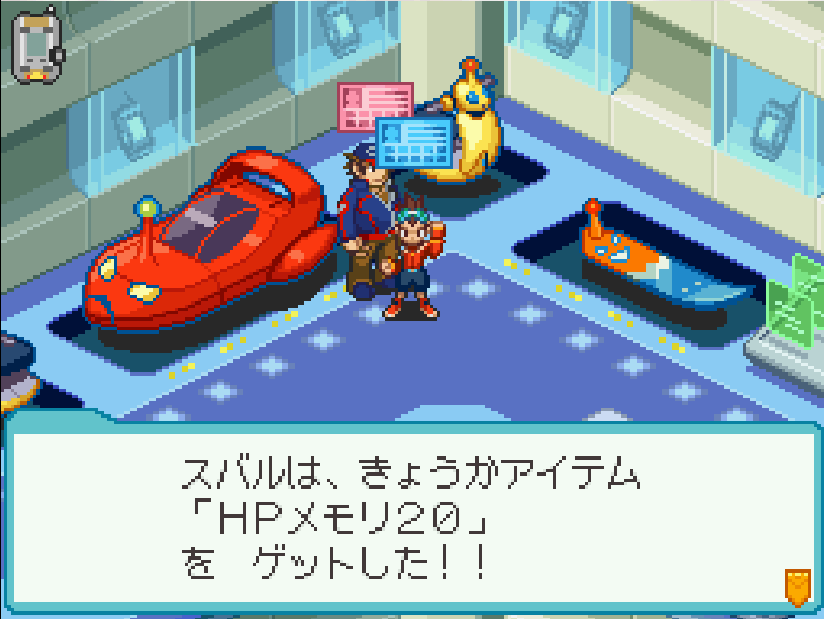The image size is (824, 619).
Task: Open the handheld device icon
Action: click(37, 47)
